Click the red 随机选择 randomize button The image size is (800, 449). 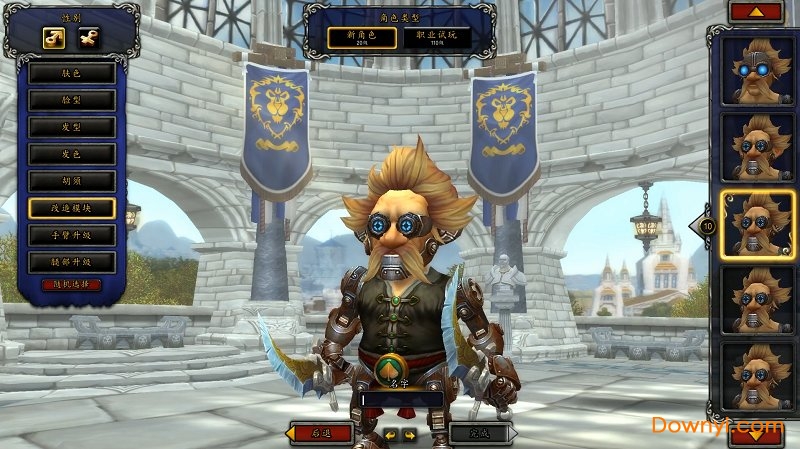tap(71, 285)
